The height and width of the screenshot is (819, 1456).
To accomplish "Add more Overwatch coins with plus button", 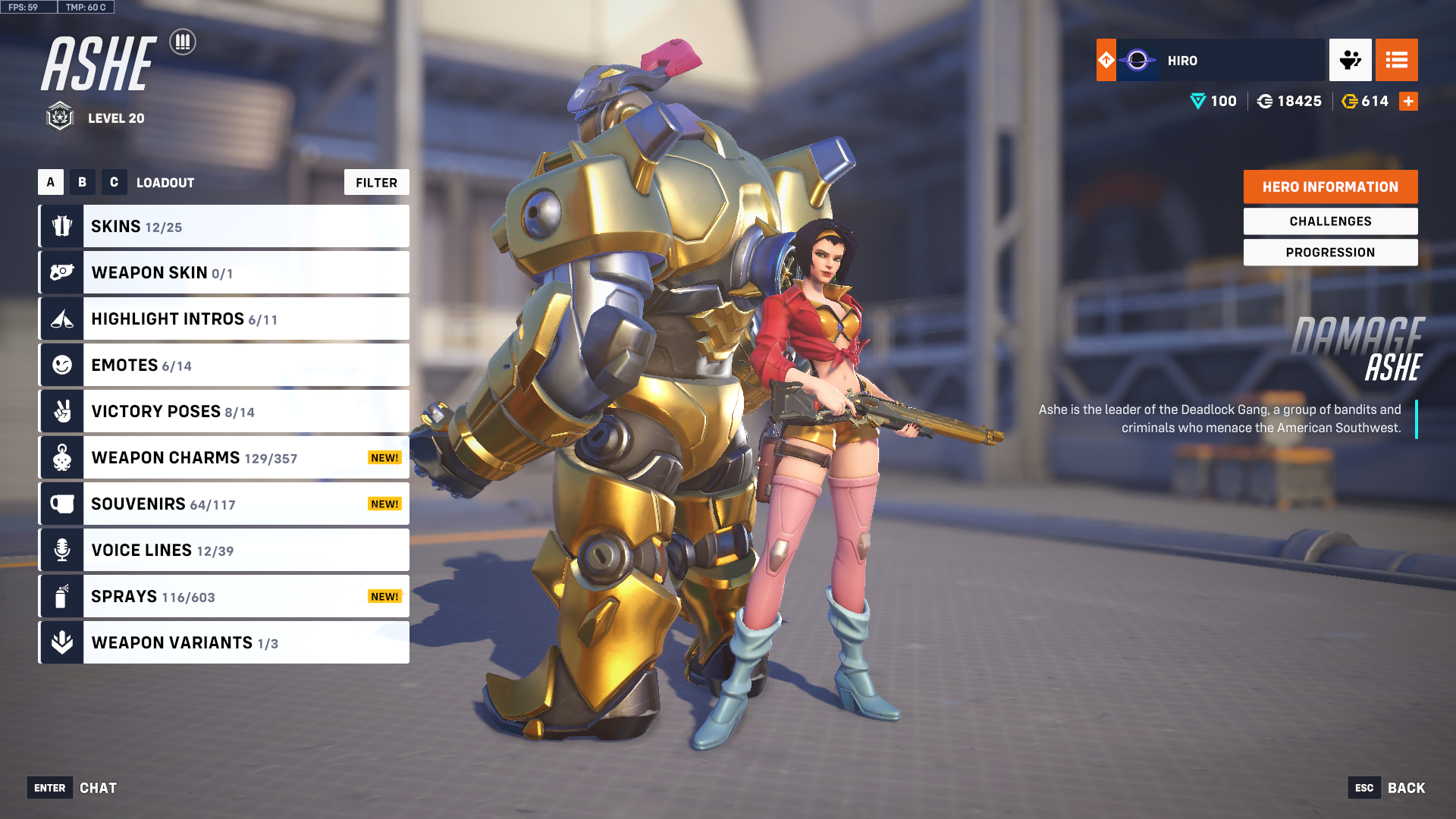I will 1408,102.
